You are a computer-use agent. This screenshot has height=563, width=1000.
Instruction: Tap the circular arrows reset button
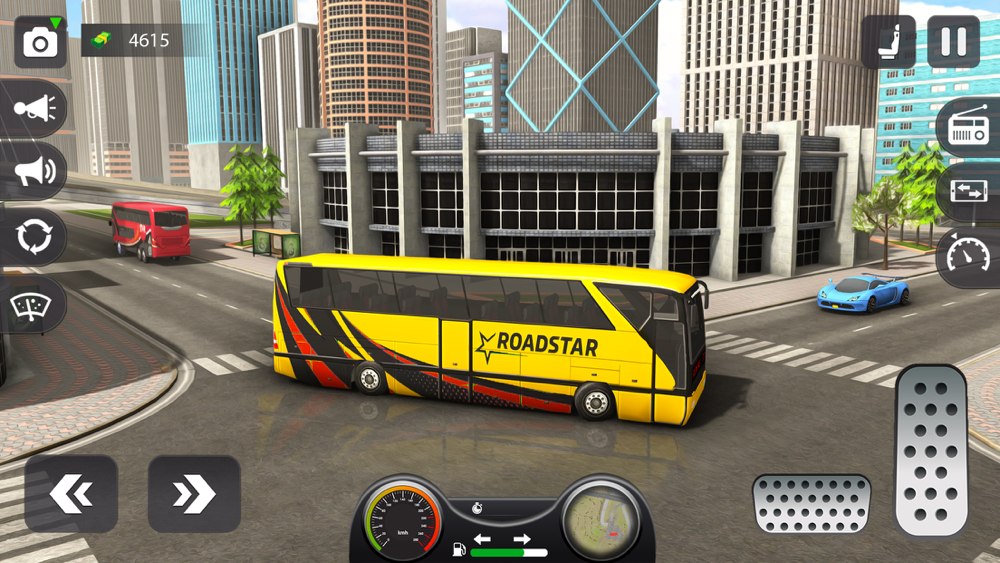34,238
